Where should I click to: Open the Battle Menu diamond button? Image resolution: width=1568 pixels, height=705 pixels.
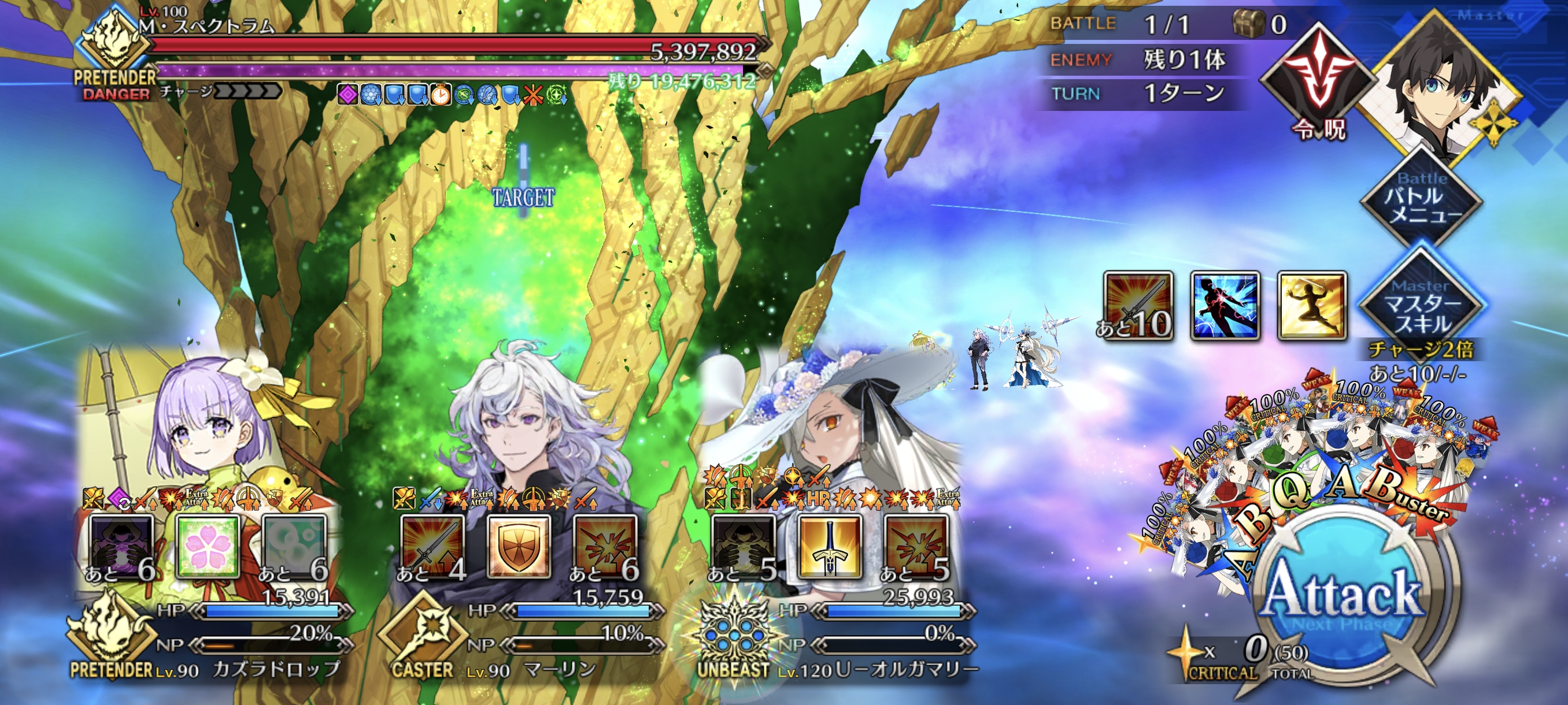[x=1421, y=199]
